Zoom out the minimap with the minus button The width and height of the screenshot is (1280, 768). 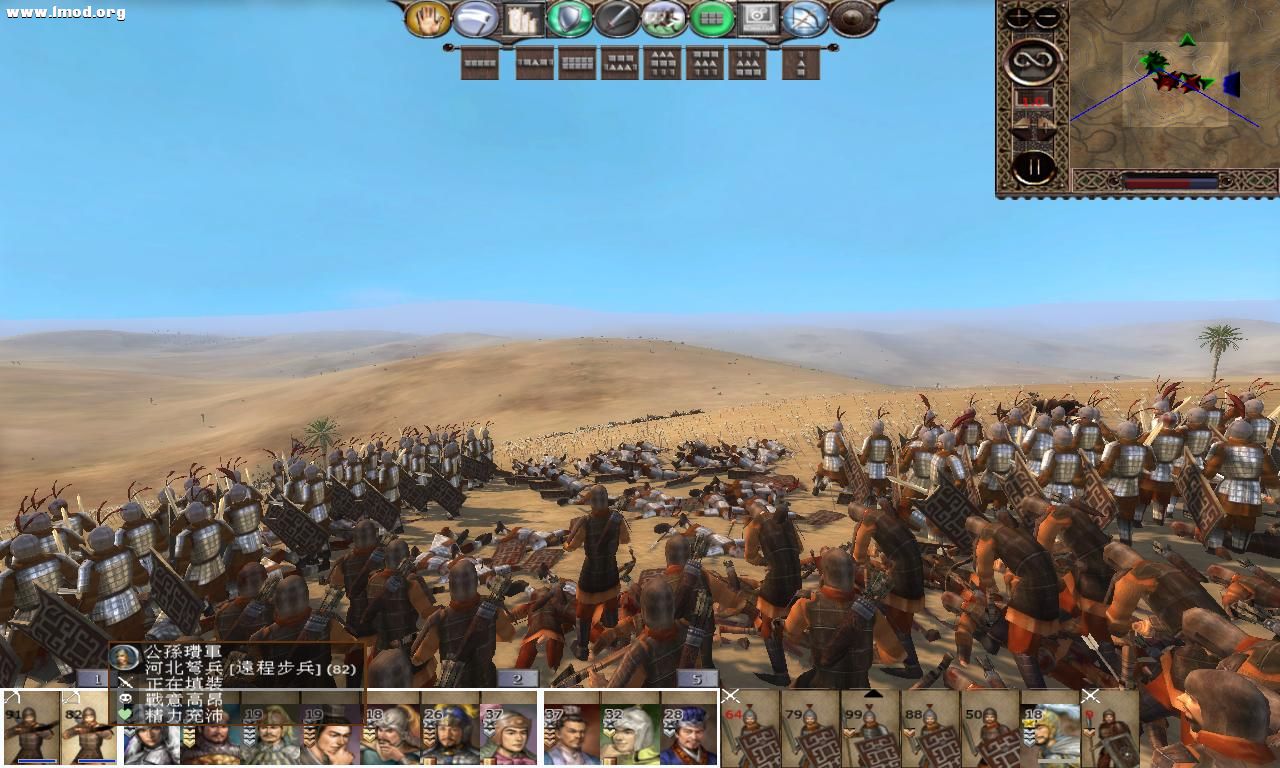[1045, 16]
